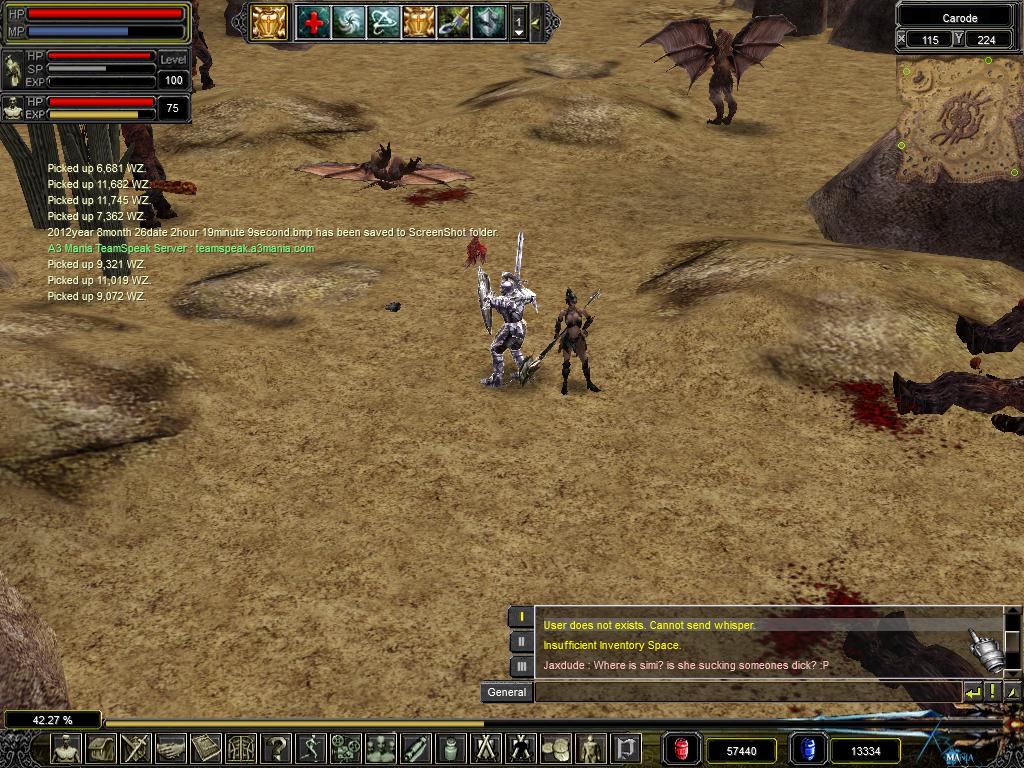Open the character status menu icon
The width and height of the screenshot is (1024, 768).
click(66, 748)
